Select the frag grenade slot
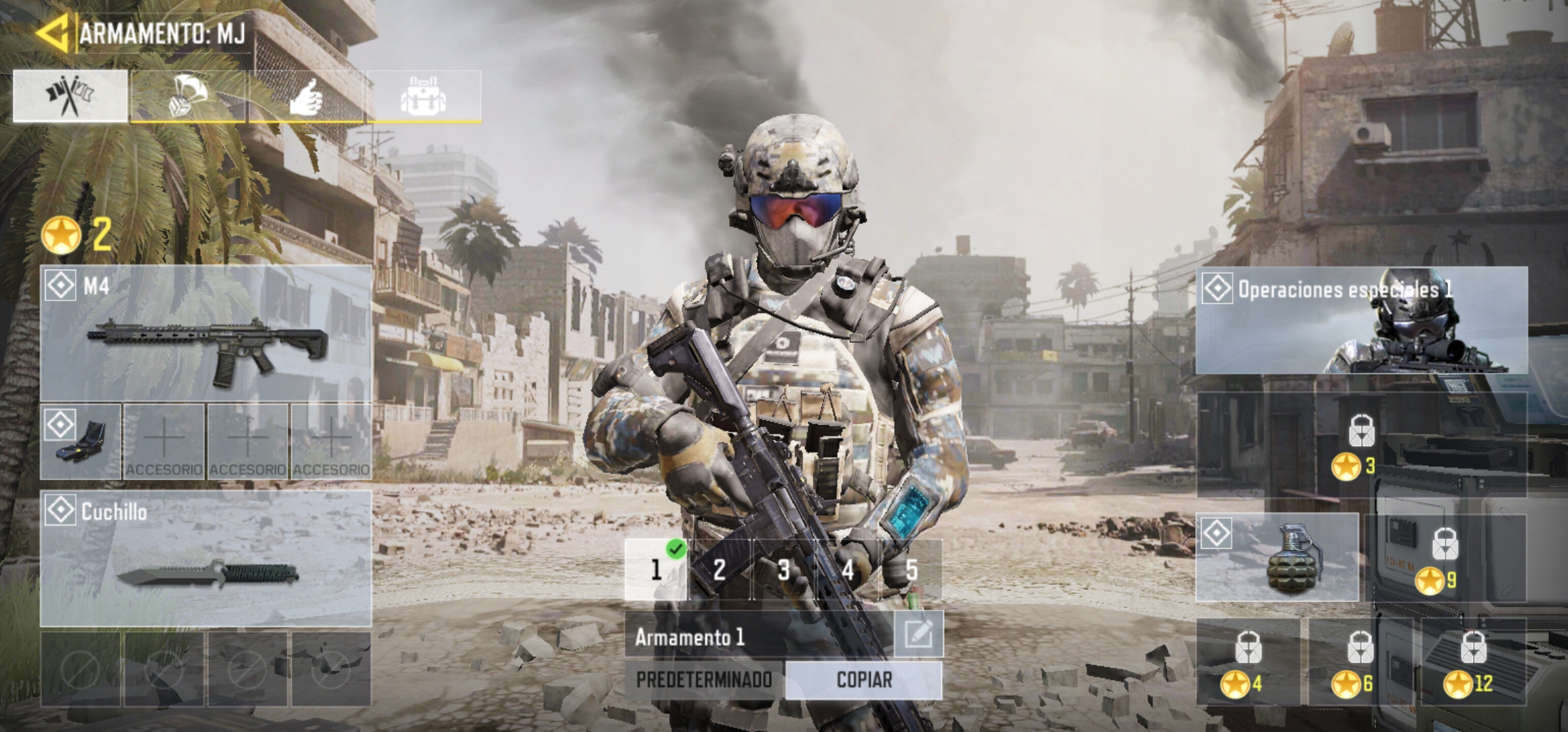 [x=1277, y=557]
